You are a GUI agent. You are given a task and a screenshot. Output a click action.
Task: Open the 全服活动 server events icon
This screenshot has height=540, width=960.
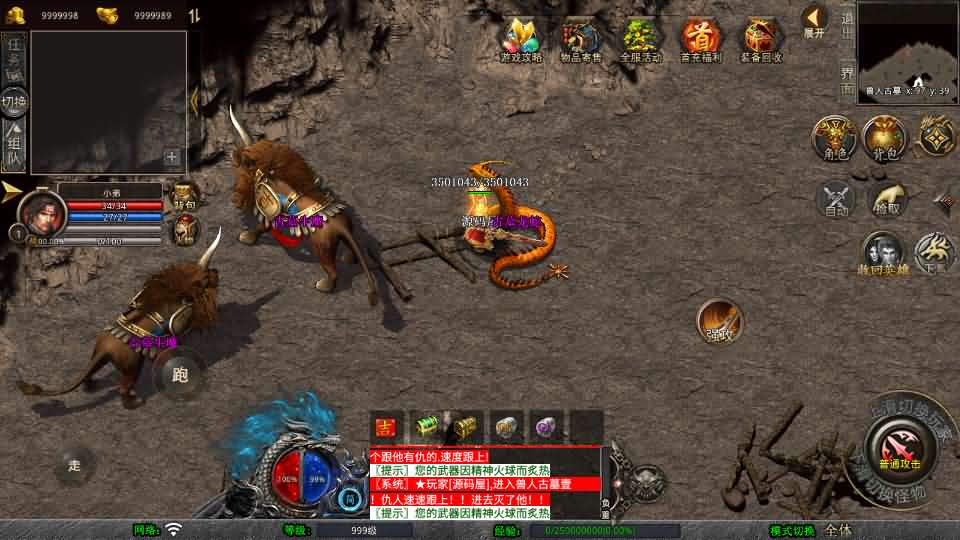(641, 40)
